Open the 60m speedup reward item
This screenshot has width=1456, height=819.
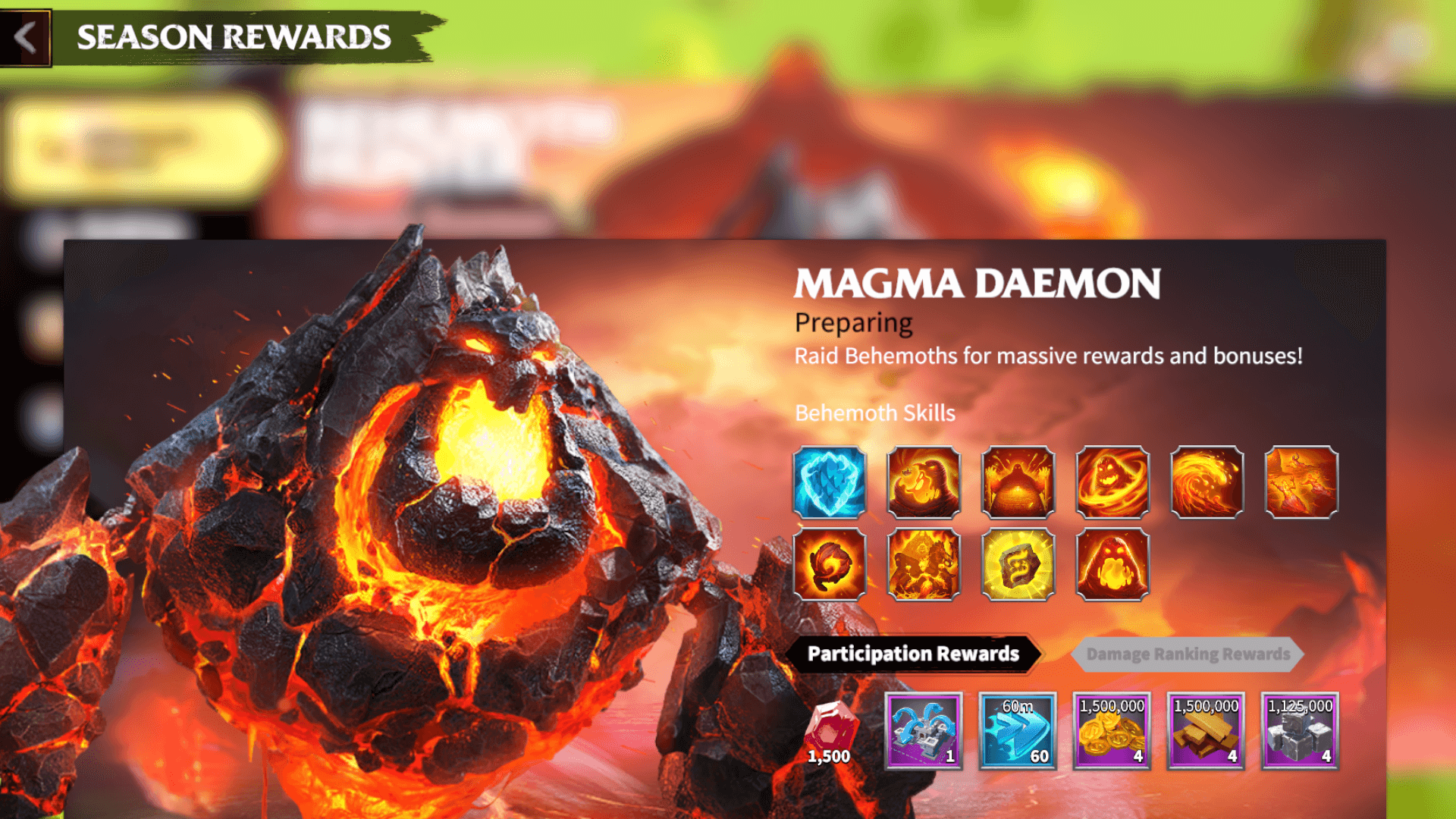click(1017, 732)
